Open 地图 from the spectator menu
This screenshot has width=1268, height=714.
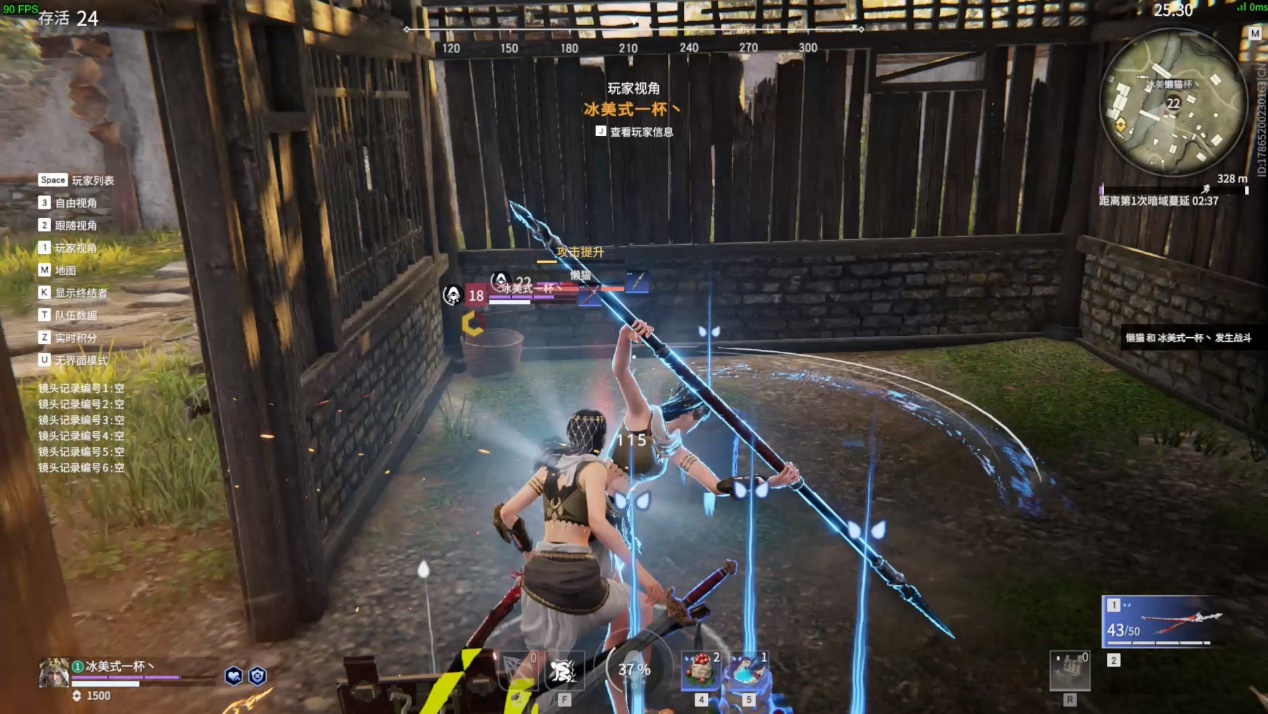click(57, 270)
